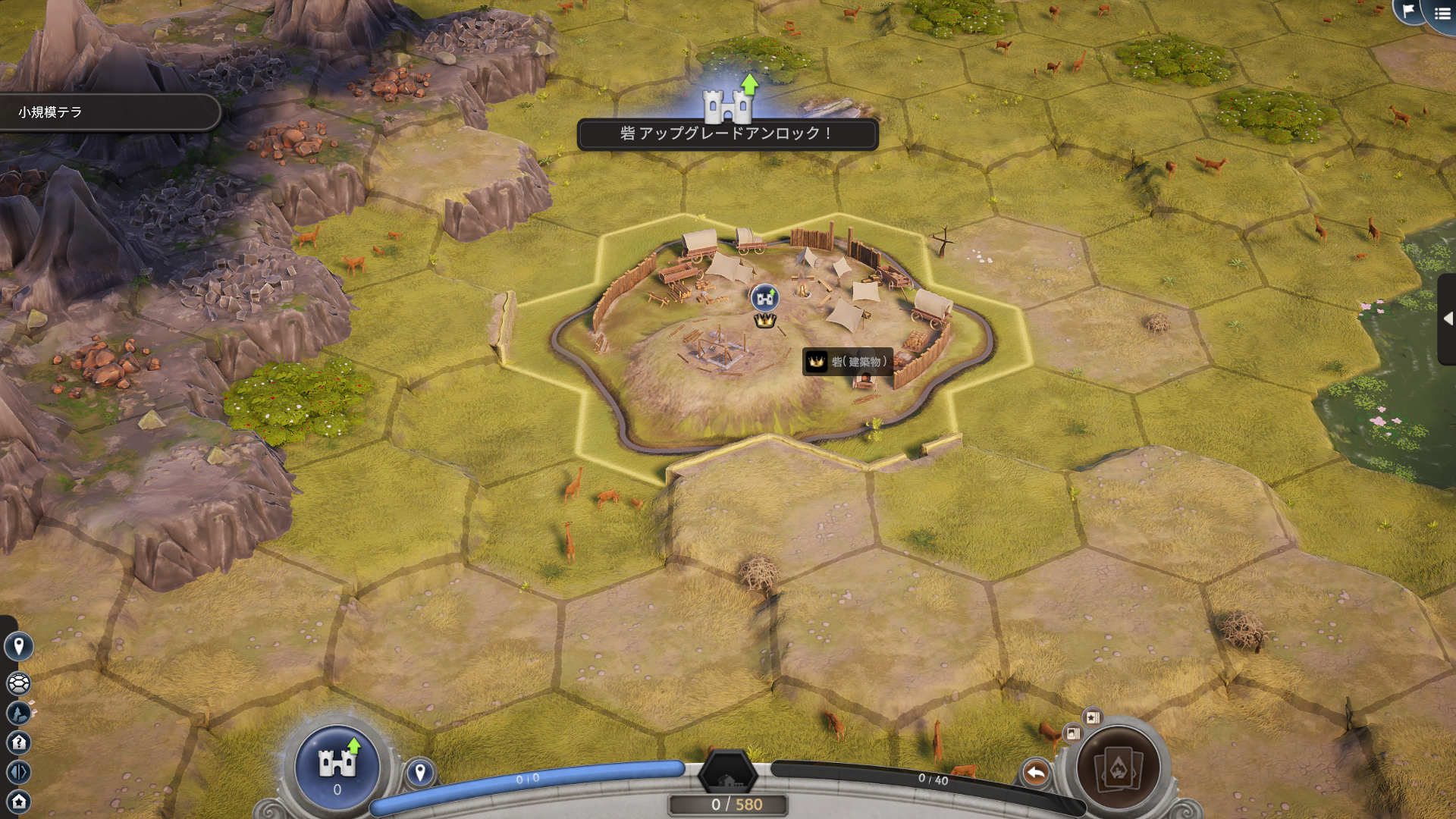Viewport: 1456px width, 819px height.
Task: Click the undo arrow button
Action: 1035,773
